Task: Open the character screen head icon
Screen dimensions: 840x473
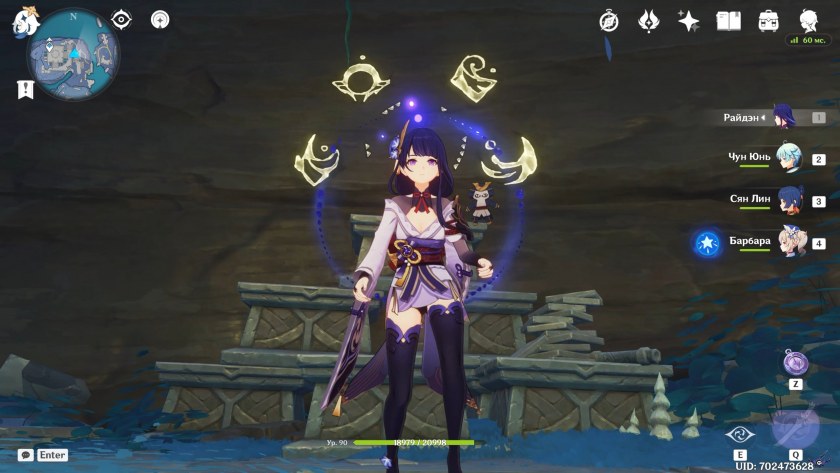Action: click(x=808, y=21)
